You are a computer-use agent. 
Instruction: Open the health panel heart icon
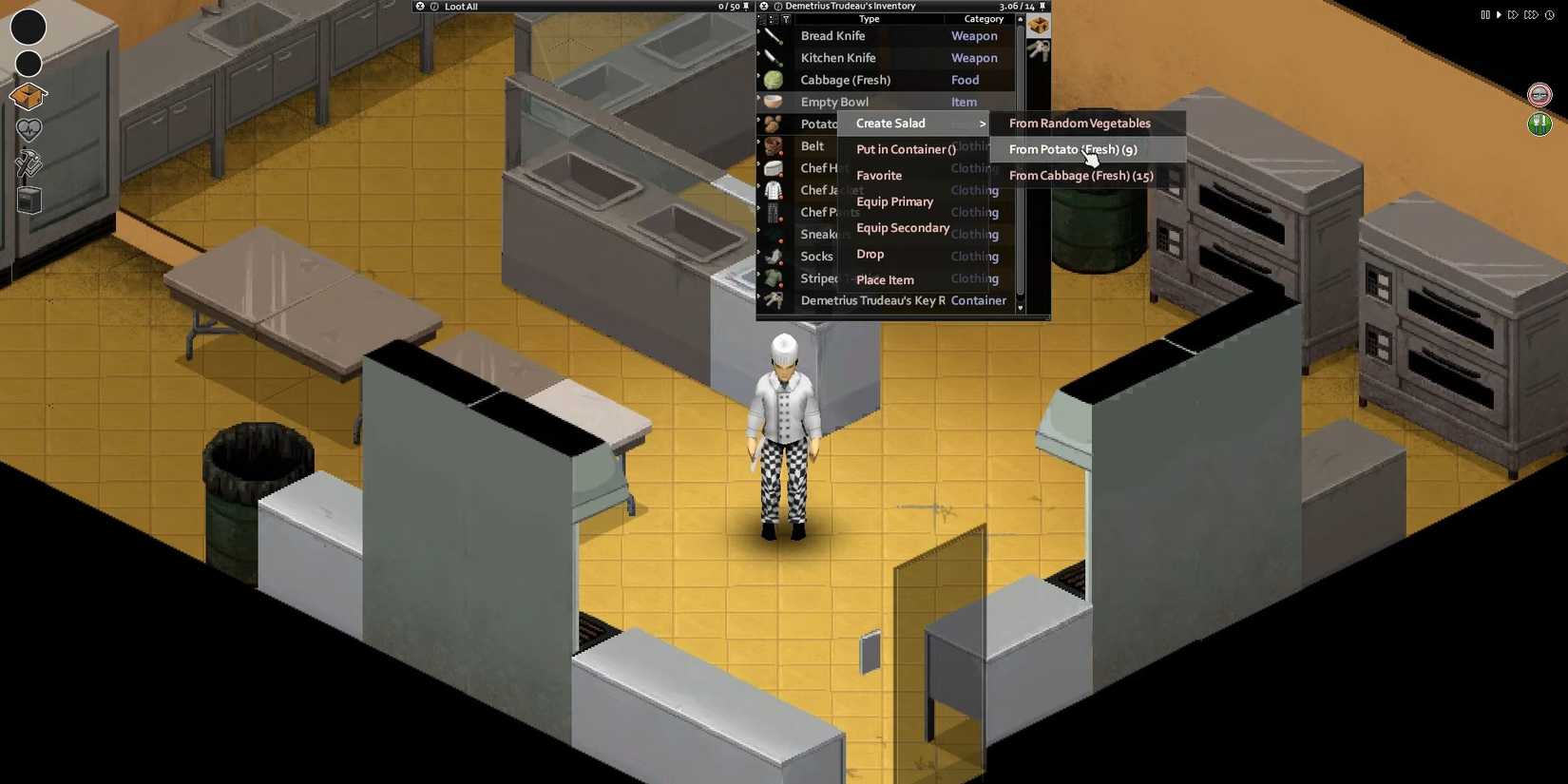[x=27, y=131]
